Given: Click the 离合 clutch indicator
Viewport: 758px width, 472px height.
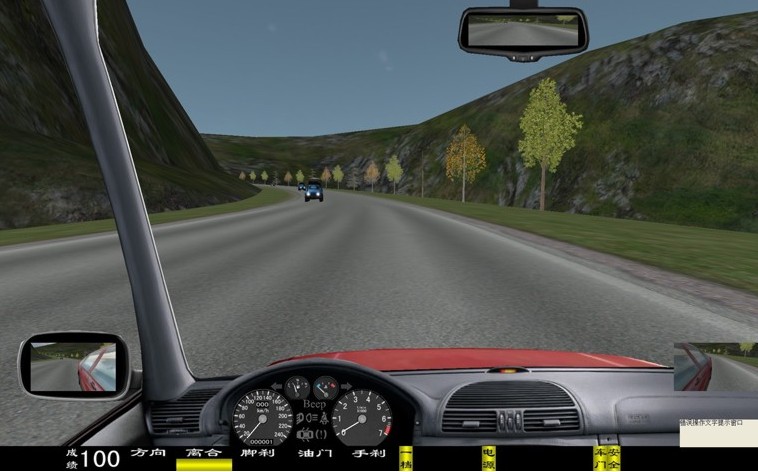Looking at the screenshot, I should 203,453.
